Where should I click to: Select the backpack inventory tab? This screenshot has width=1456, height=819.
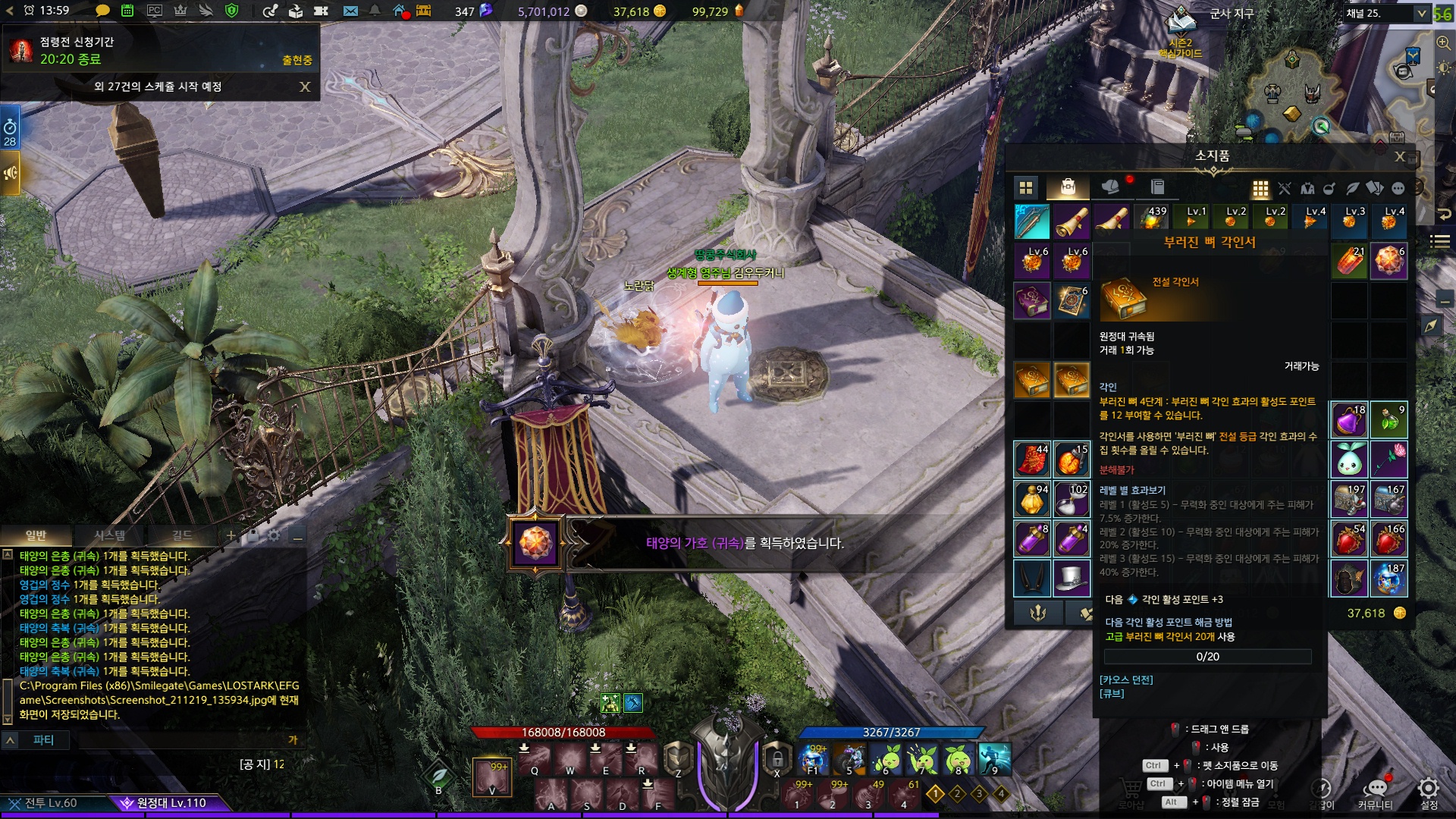point(1068,187)
